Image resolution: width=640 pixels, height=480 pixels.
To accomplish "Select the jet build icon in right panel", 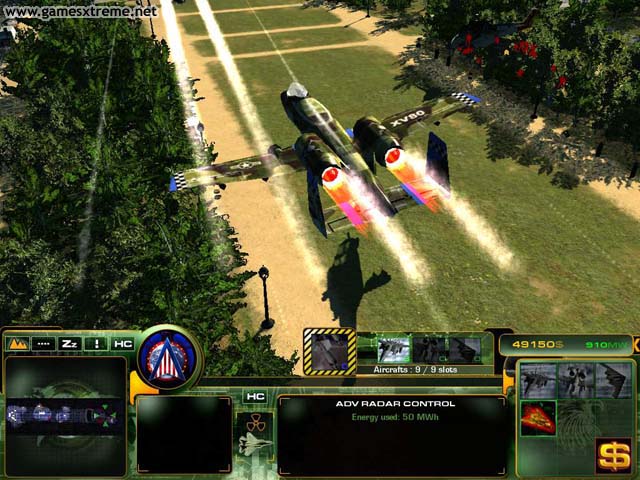I will click(538, 380).
